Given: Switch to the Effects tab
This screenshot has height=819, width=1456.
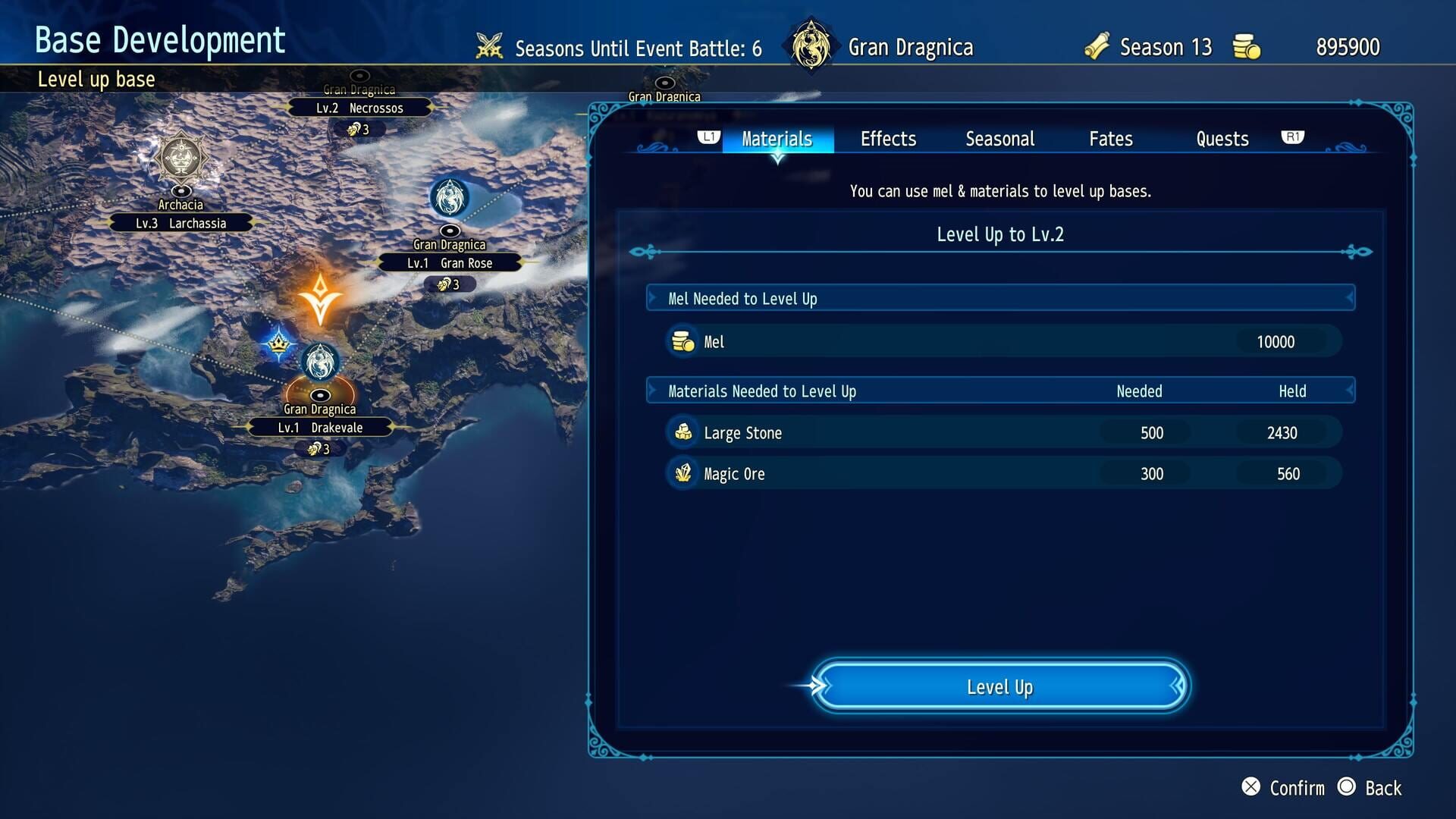Looking at the screenshot, I should coord(888,139).
